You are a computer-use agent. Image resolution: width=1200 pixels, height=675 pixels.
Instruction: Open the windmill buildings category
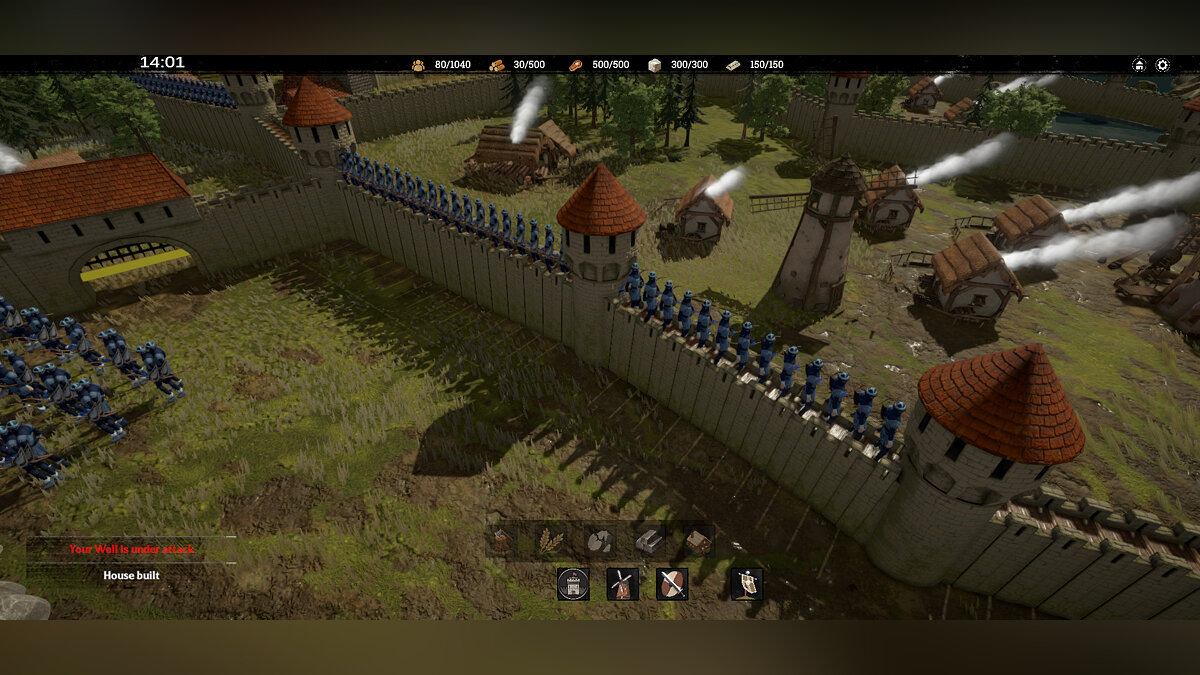(622, 584)
